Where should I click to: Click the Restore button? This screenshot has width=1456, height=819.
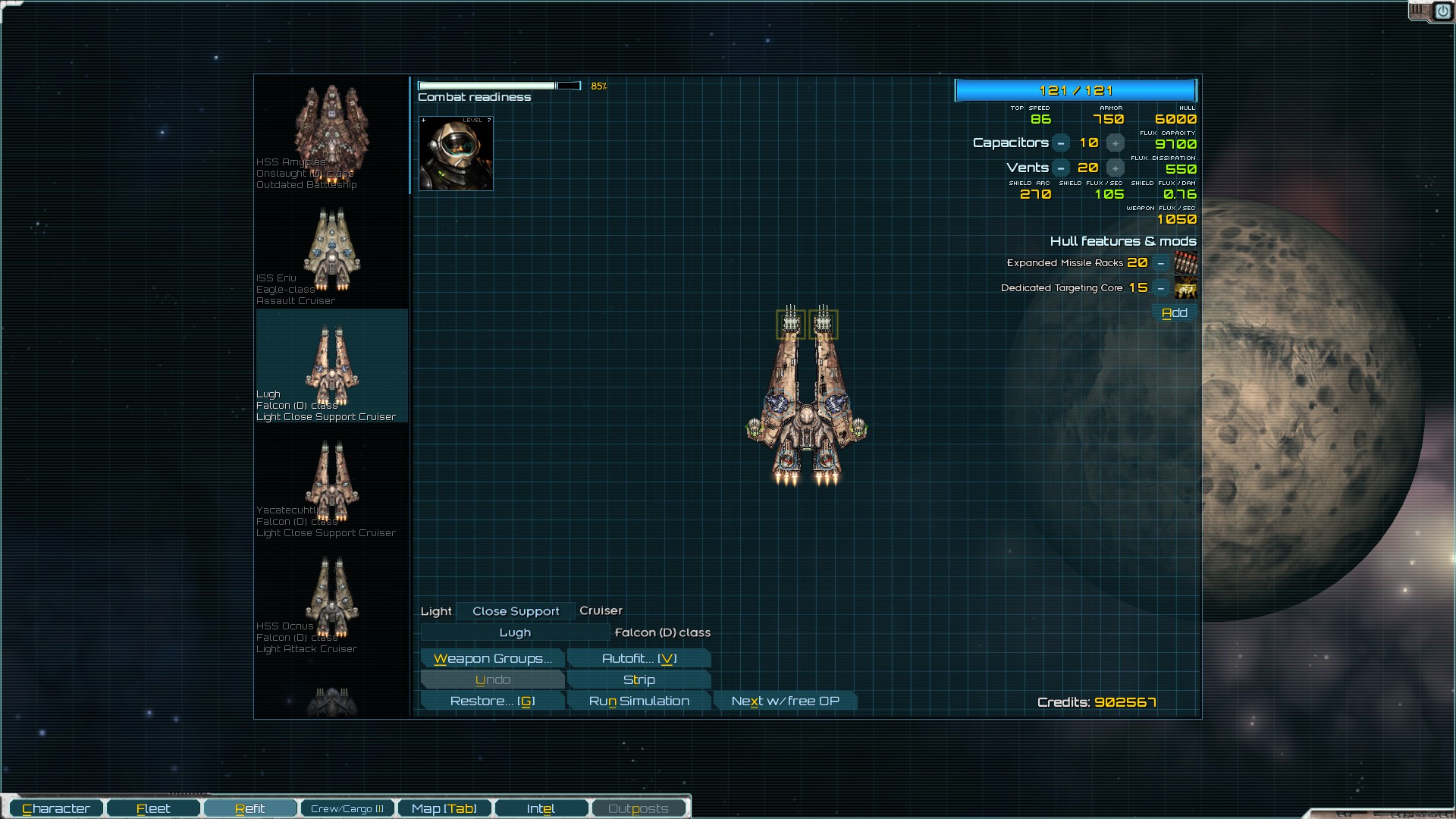pyautogui.click(x=492, y=701)
